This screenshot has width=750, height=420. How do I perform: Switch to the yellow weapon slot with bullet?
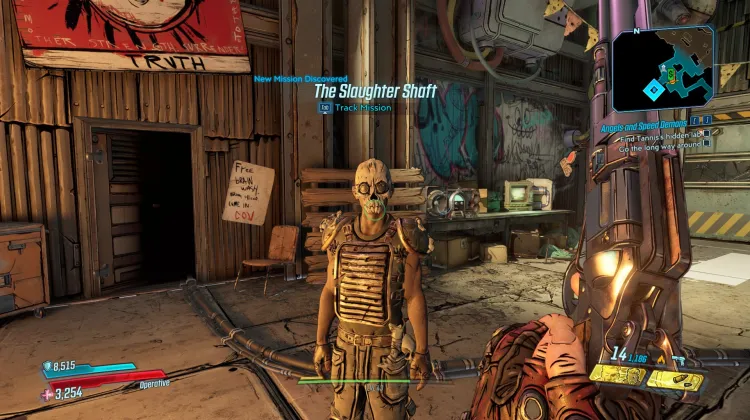(675, 379)
